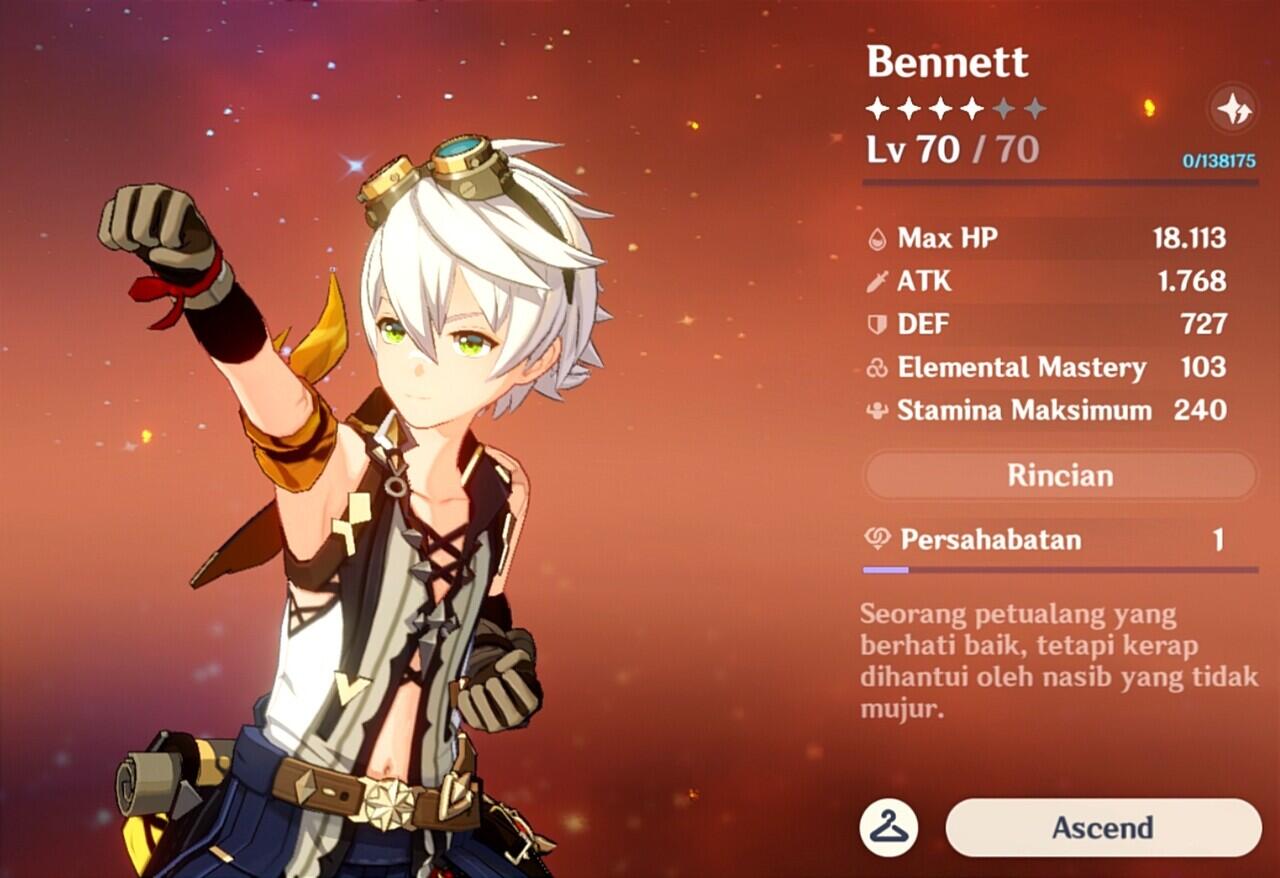Click the sparkle star icon beside the name
Screen dimensions: 1280x878
1233,108
